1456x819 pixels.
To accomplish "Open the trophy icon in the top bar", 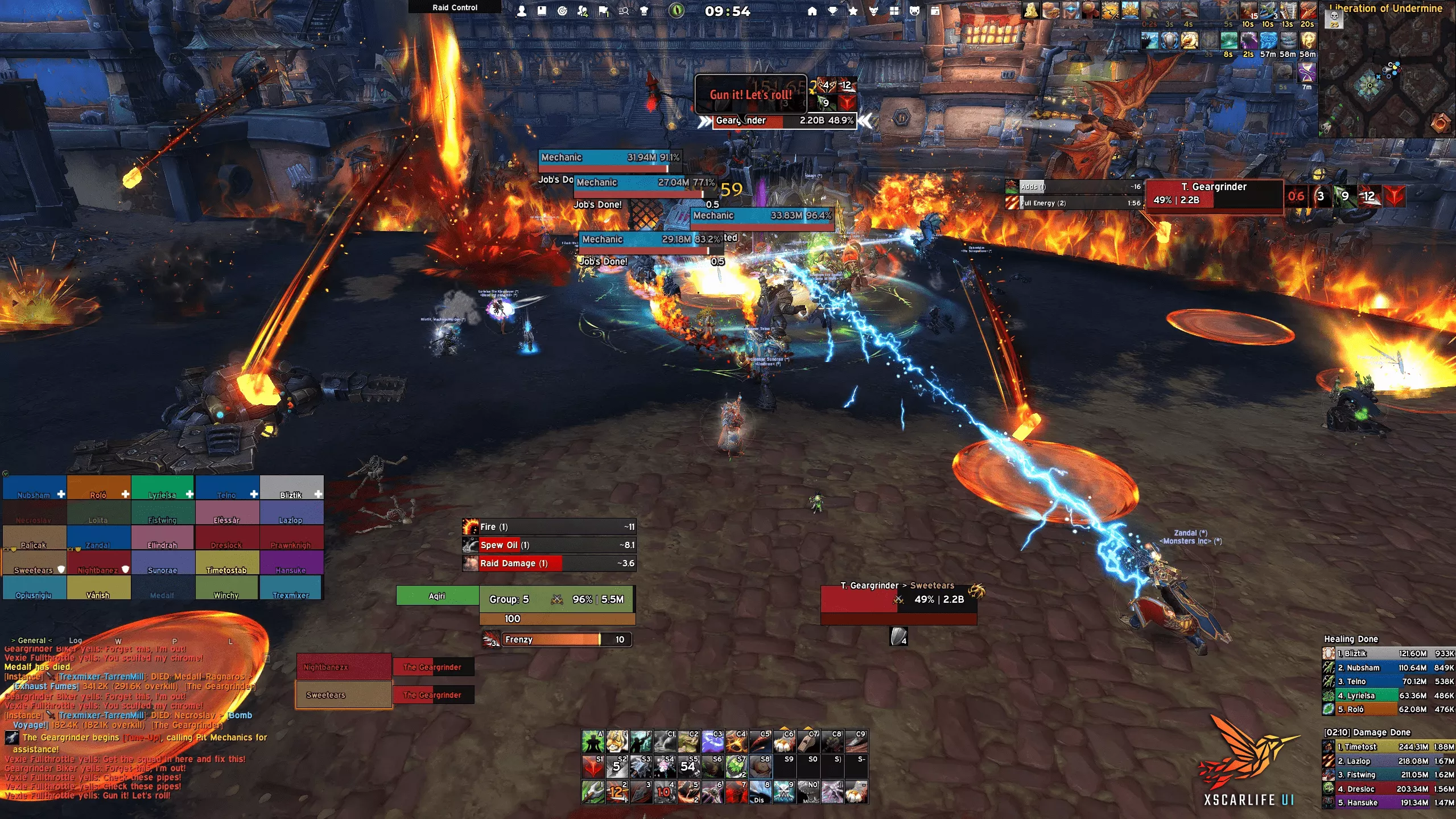I will coord(832,11).
